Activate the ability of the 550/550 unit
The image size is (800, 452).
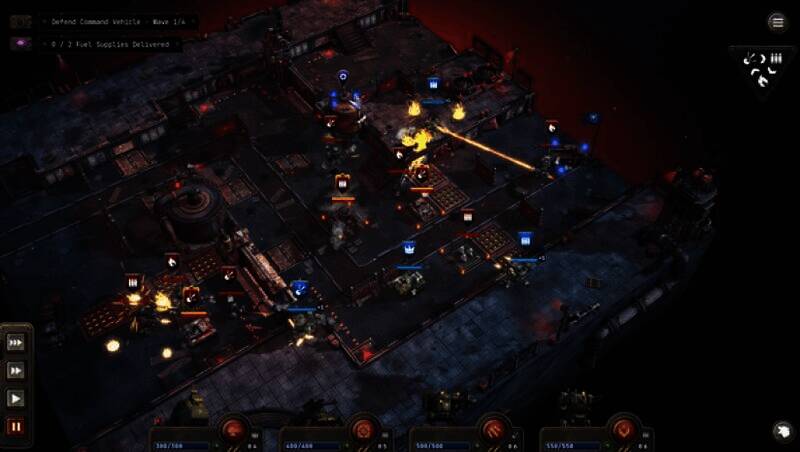coord(624,429)
